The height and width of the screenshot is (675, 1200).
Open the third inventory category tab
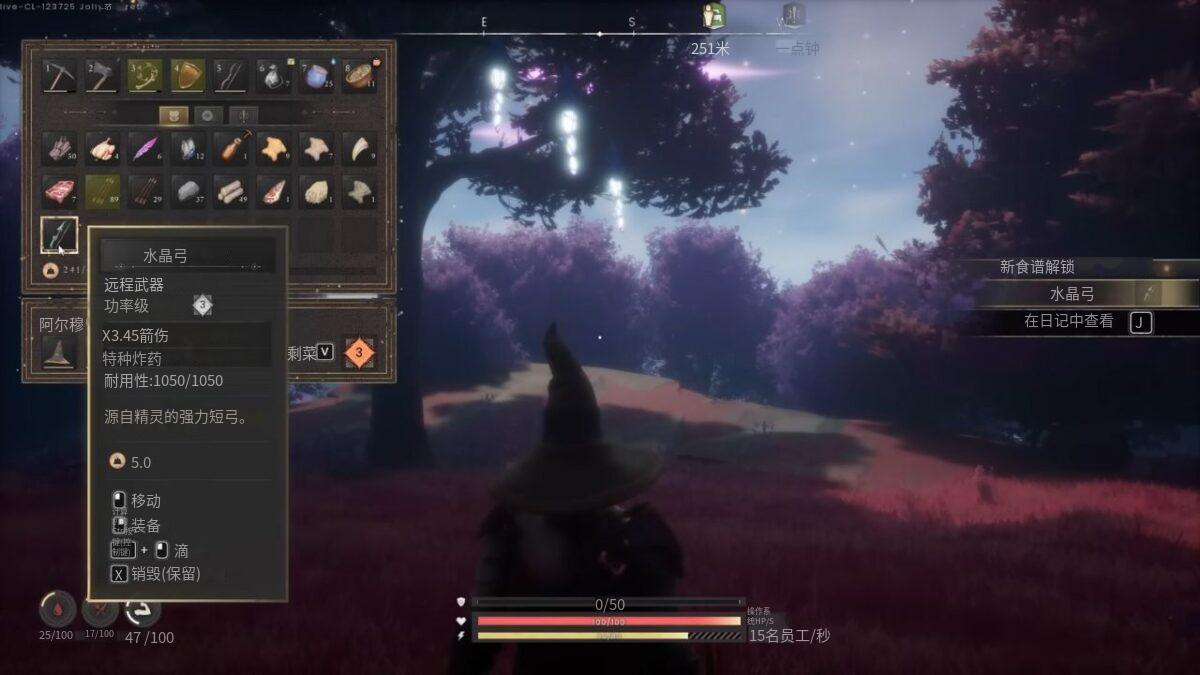(242, 115)
